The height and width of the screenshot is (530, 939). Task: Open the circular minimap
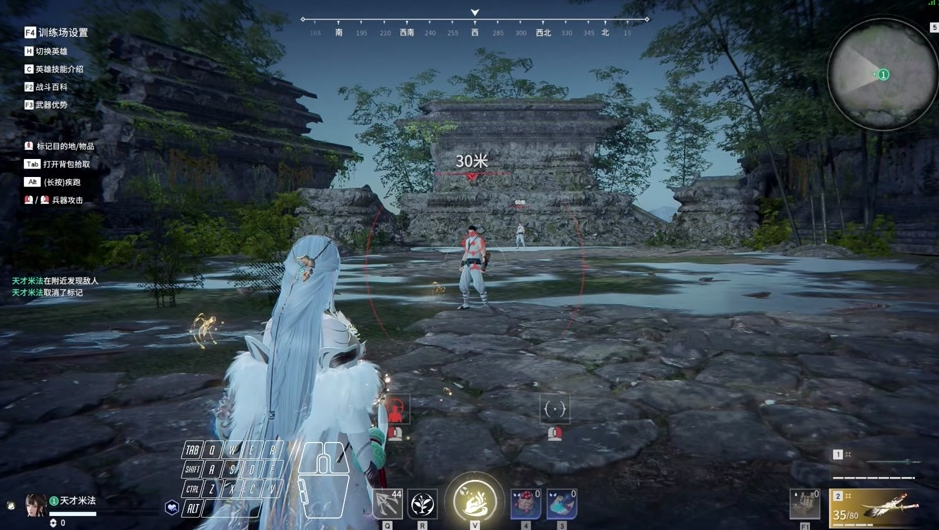pyautogui.click(x=882, y=74)
